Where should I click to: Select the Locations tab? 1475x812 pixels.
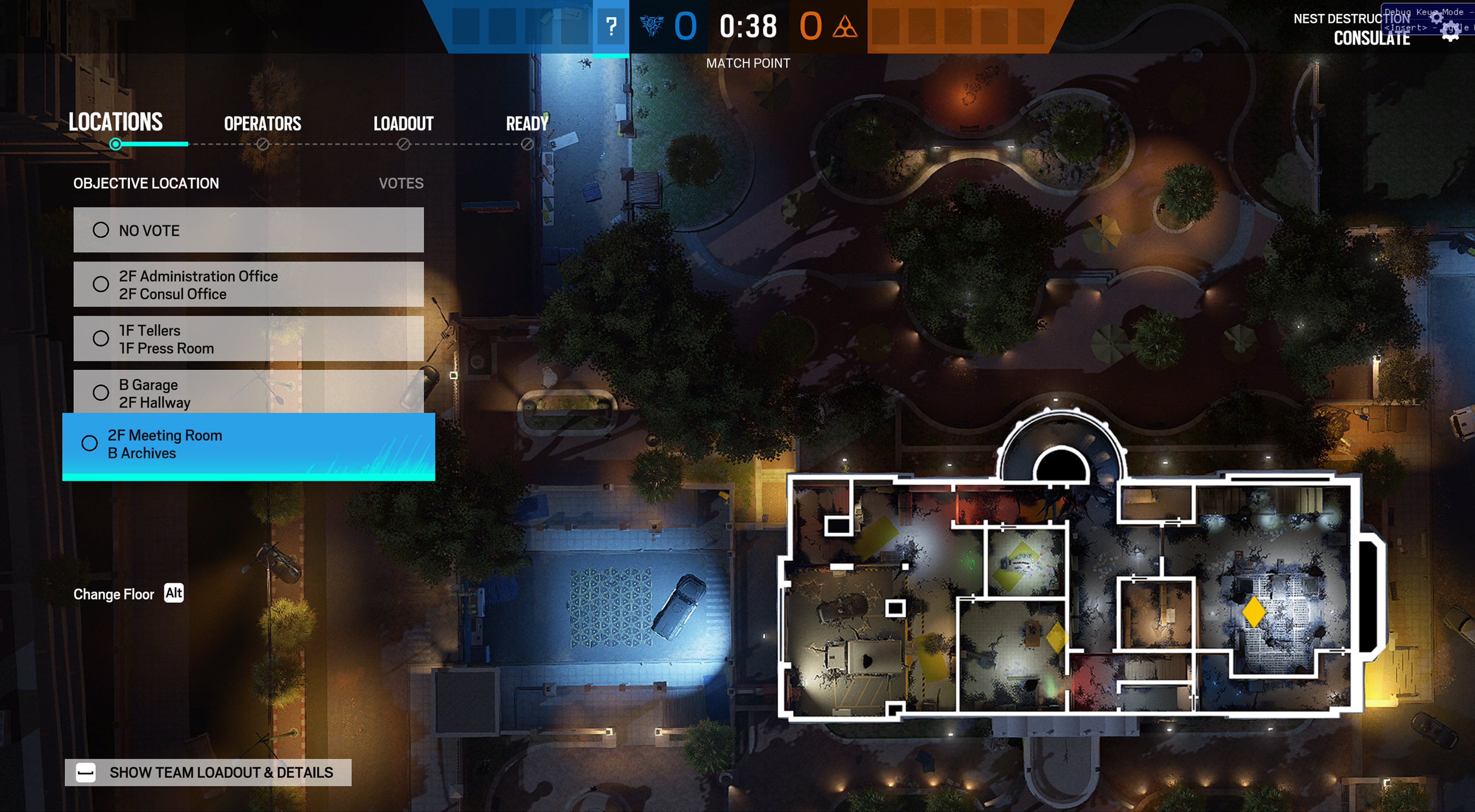click(115, 123)
